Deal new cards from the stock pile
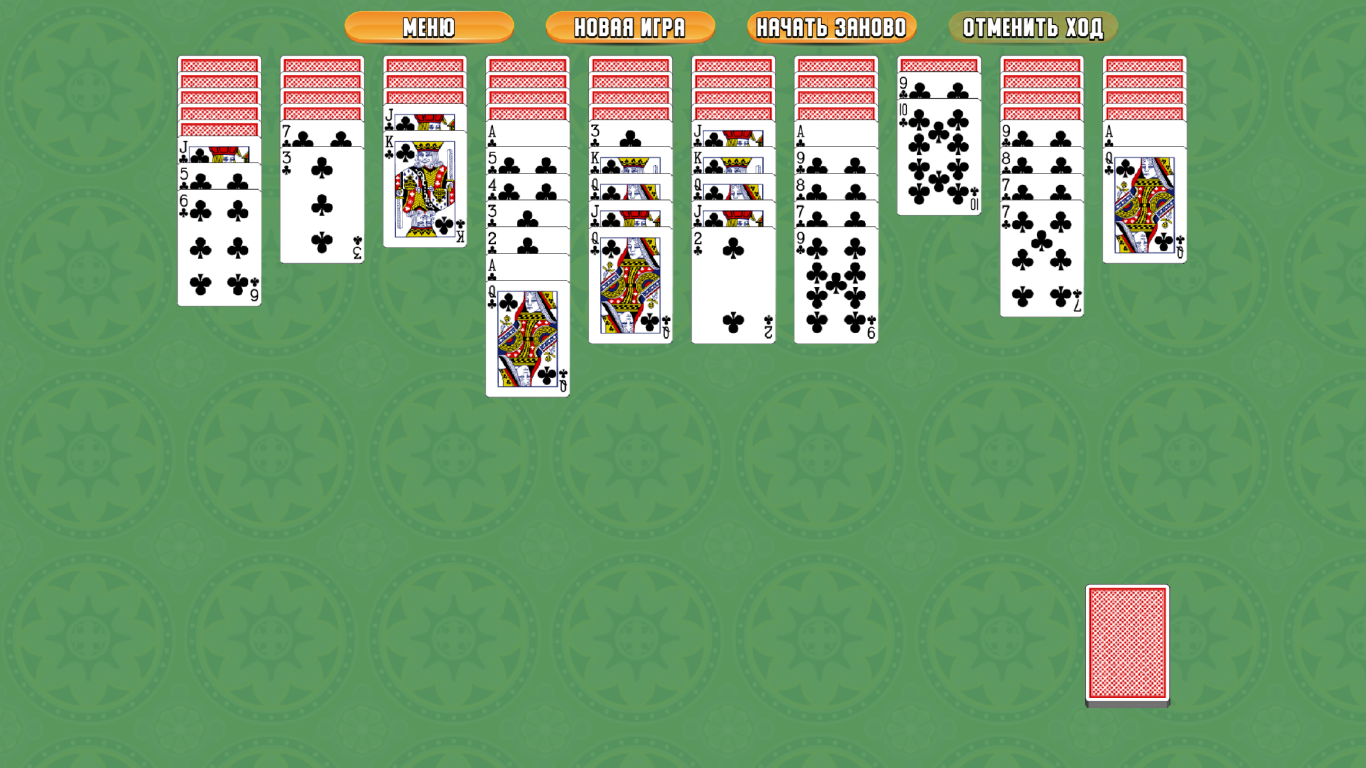Screen dimensions: 1366x768 click(1126, 645)
